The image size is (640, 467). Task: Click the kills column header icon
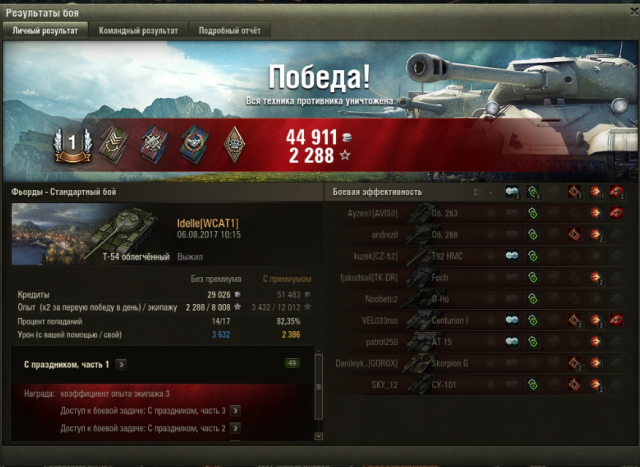click(x=617, y=191)
